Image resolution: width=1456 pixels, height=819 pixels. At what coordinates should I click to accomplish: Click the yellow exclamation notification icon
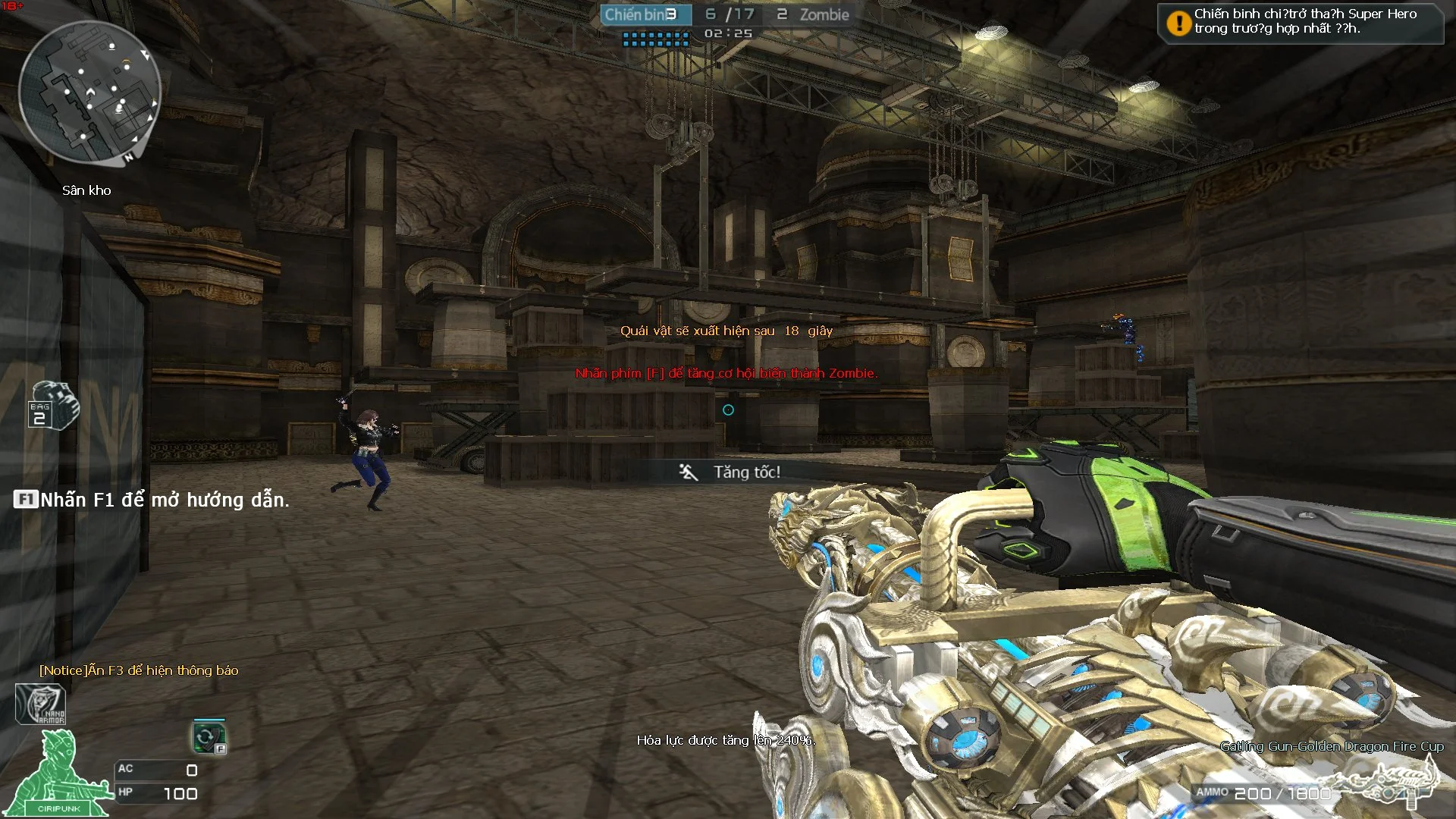[1178, 24]
